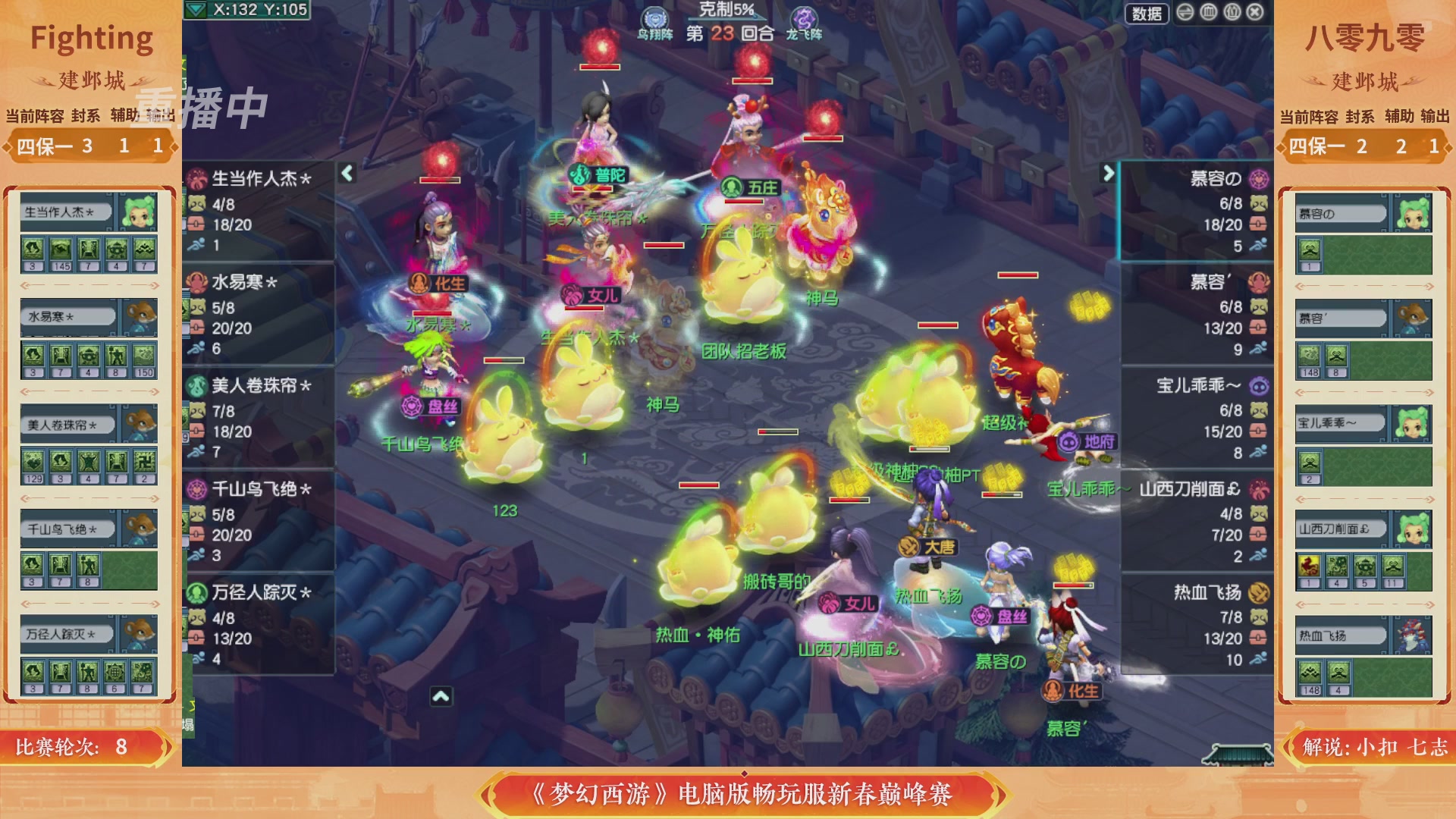The image size is (1456, 819).
Task: Toggle the blood bar display button top-right
Action: tap(1208, 13)
